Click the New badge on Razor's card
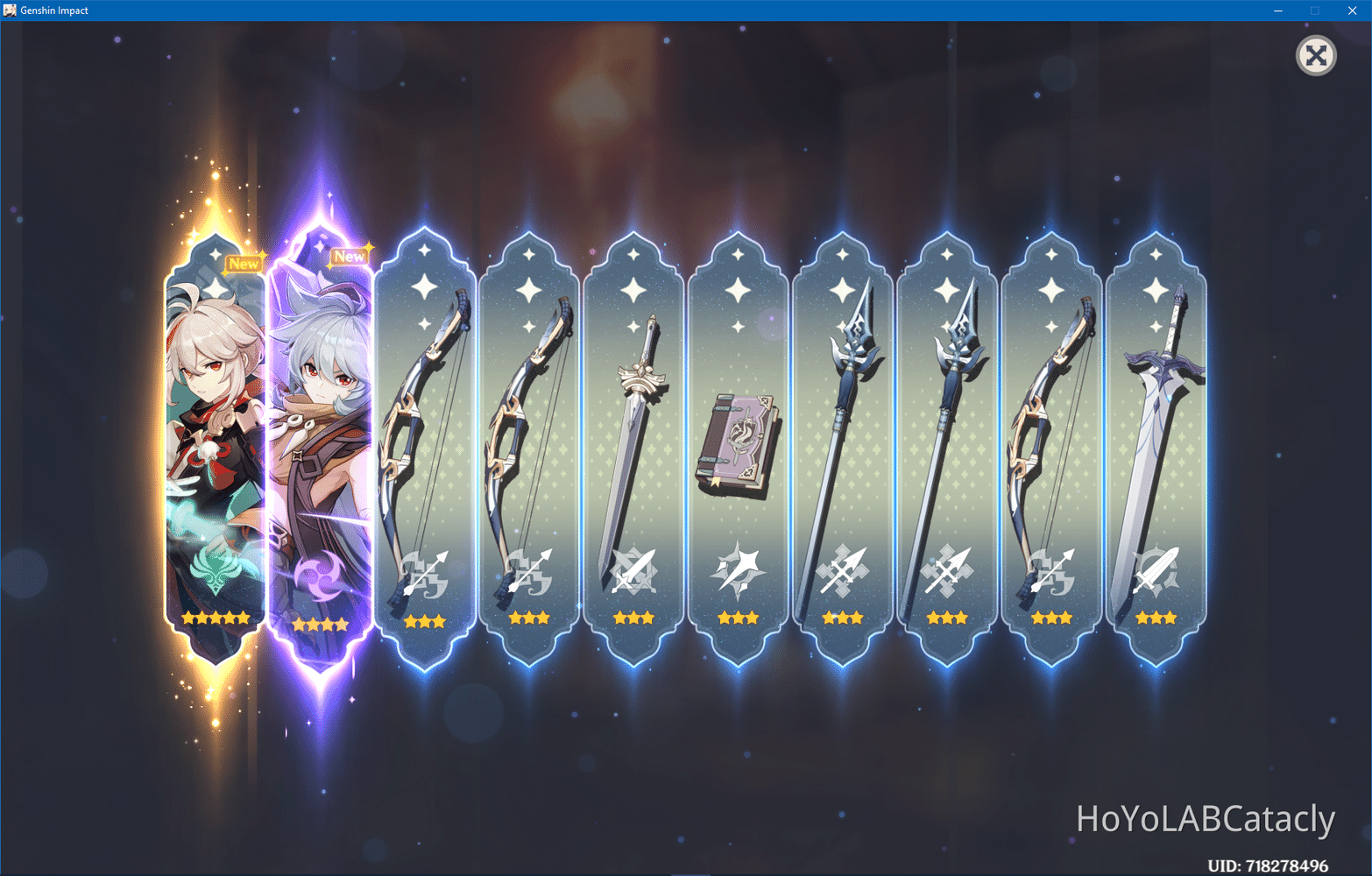 [350, 256]
